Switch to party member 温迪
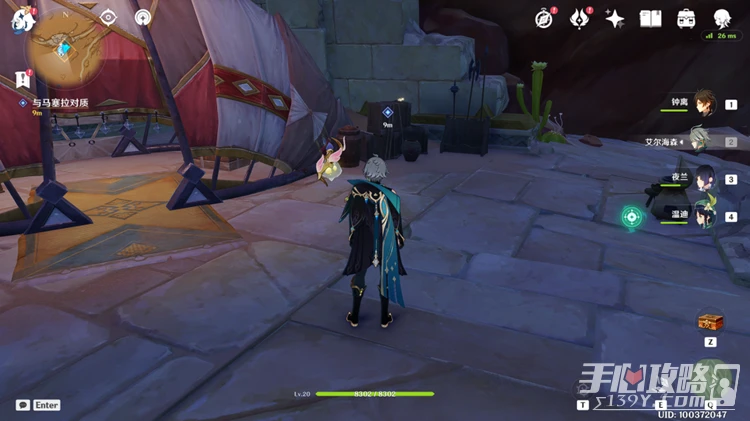Image resolution: width=750 pixels, height=421 pixels. [704, 214]
